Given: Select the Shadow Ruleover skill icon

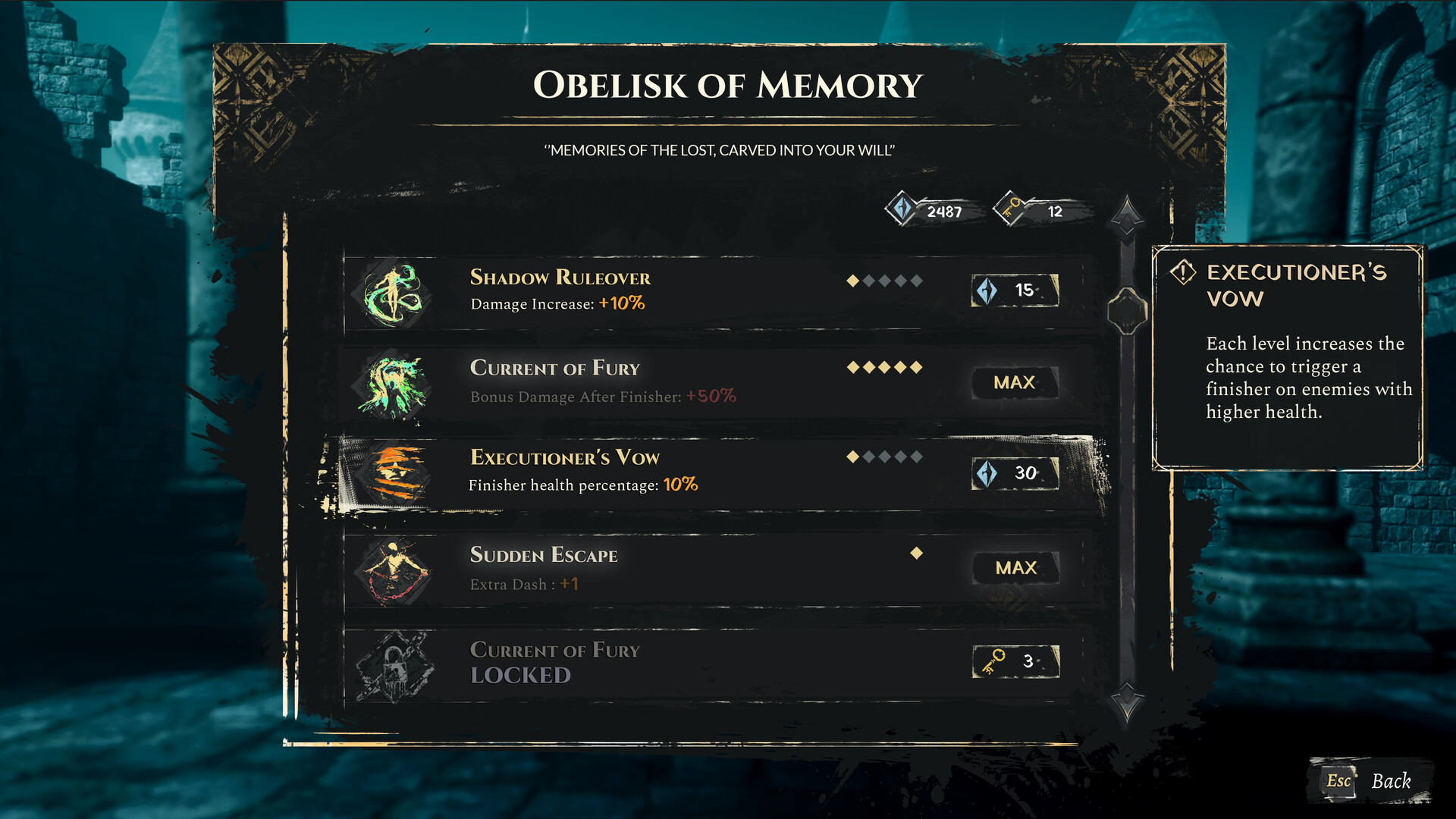Looking at the screenshot, I should pos(391,292).
